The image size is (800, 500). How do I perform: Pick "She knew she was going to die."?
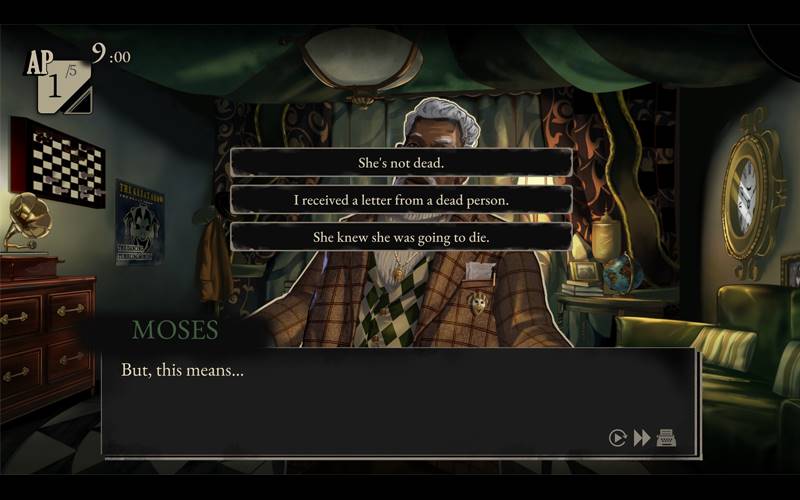tap(401, 237)
